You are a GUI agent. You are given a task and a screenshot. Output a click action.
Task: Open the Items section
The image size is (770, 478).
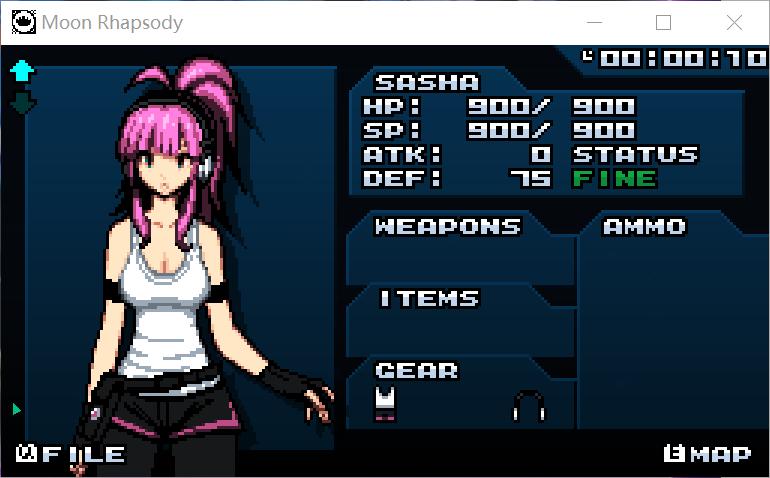coord(429,299)
